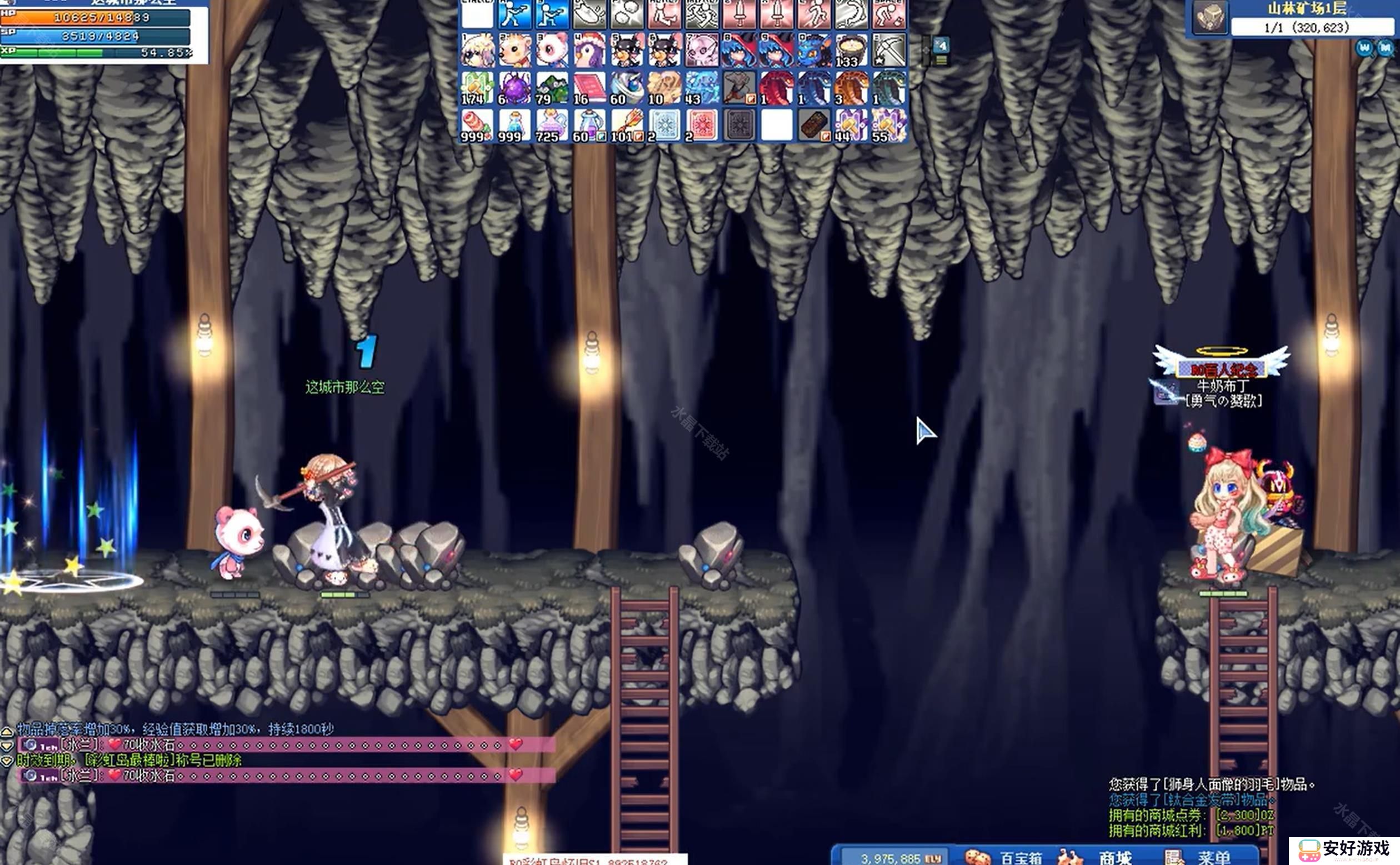The image size is (1400, 865).
Task: Use the pot item with 133 count
Action: click(851, 50)
